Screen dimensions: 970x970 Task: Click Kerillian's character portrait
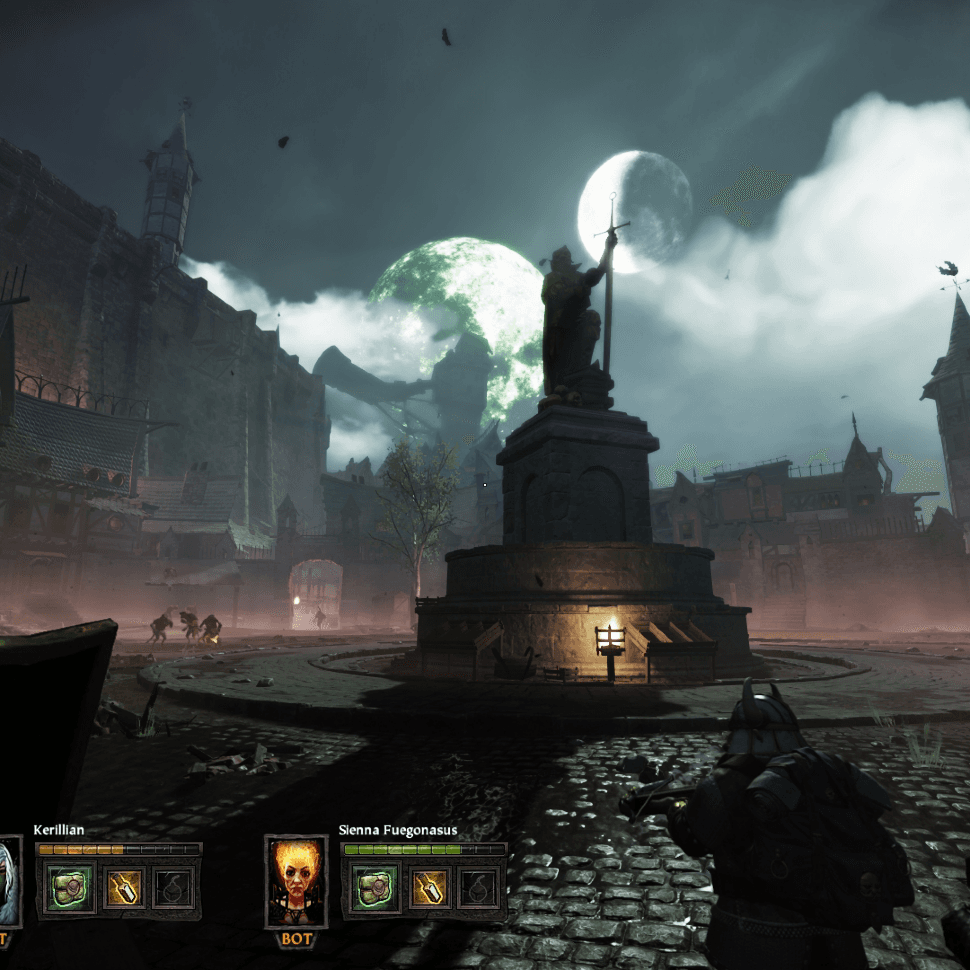tap(8, 882)
